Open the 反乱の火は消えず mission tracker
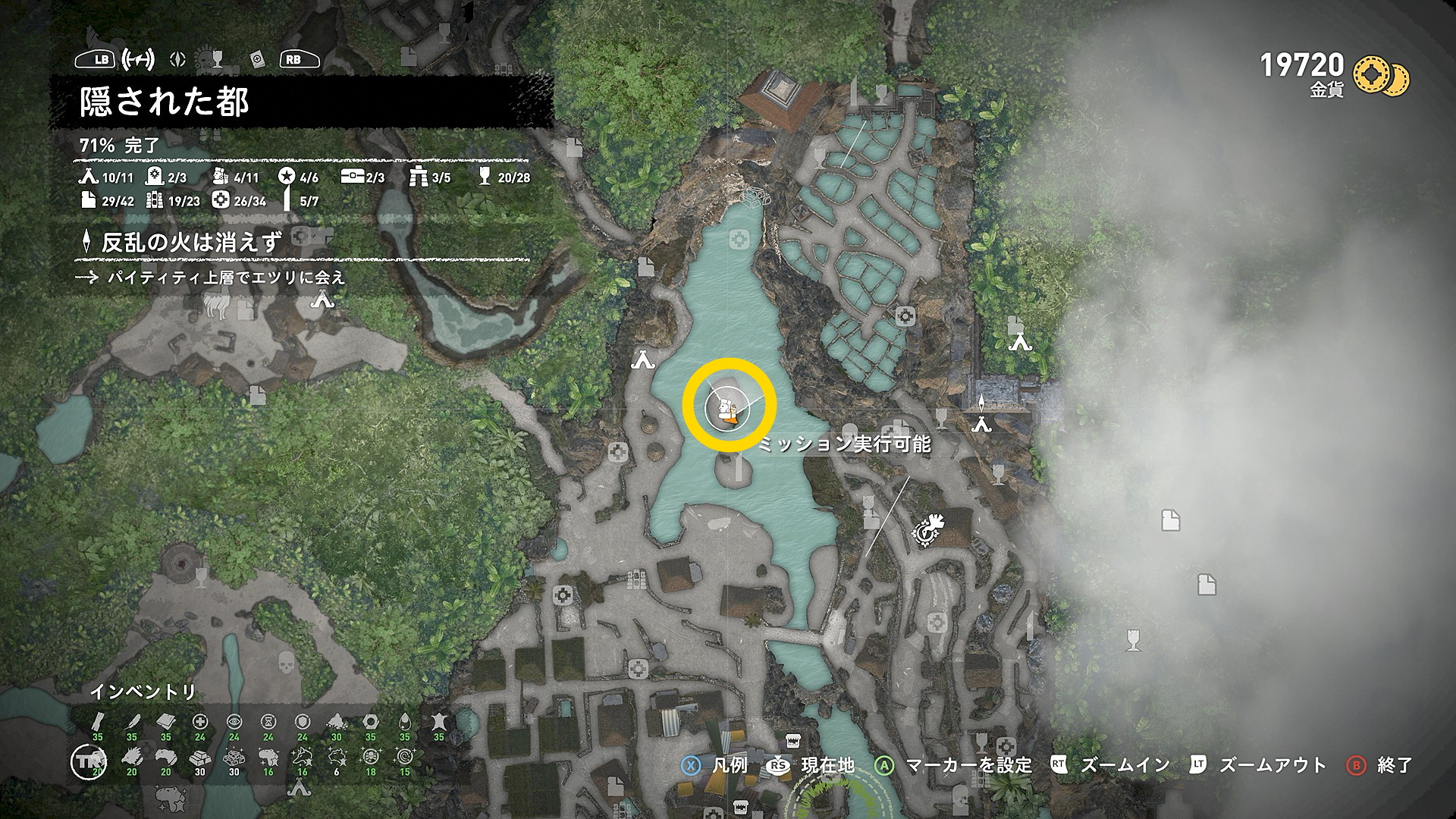Image resolution: width=1456 pixels, height=819 pixels. tap(191, 243)
